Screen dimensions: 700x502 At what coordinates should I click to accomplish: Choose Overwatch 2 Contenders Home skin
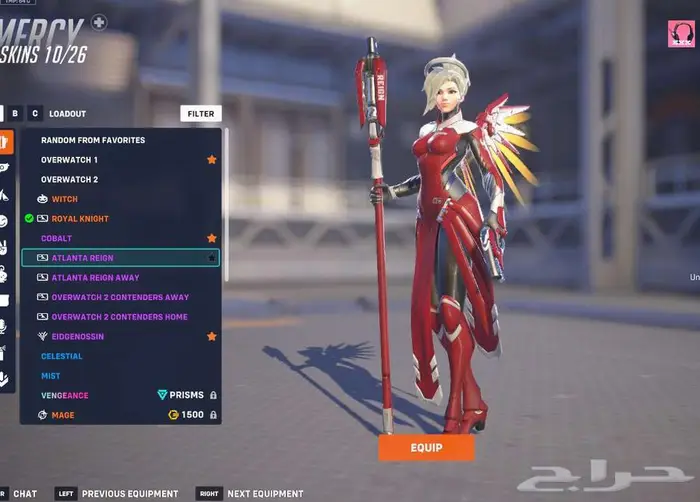(119, 317)
